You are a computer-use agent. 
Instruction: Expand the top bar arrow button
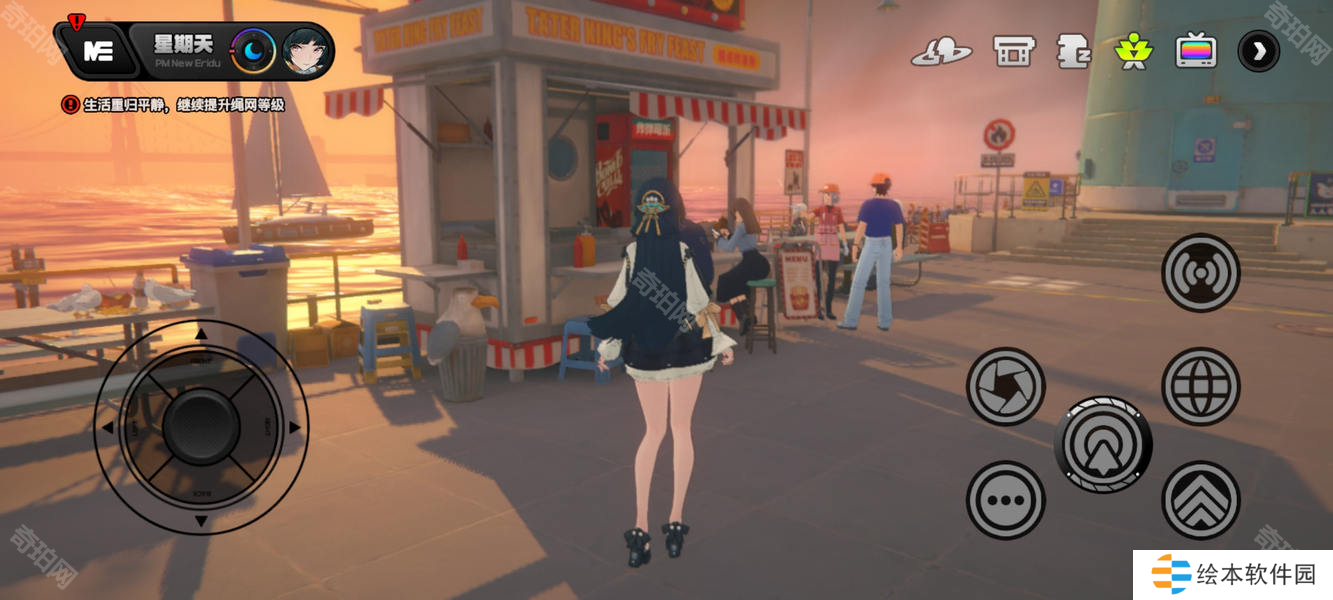(x=1258, y=51)
